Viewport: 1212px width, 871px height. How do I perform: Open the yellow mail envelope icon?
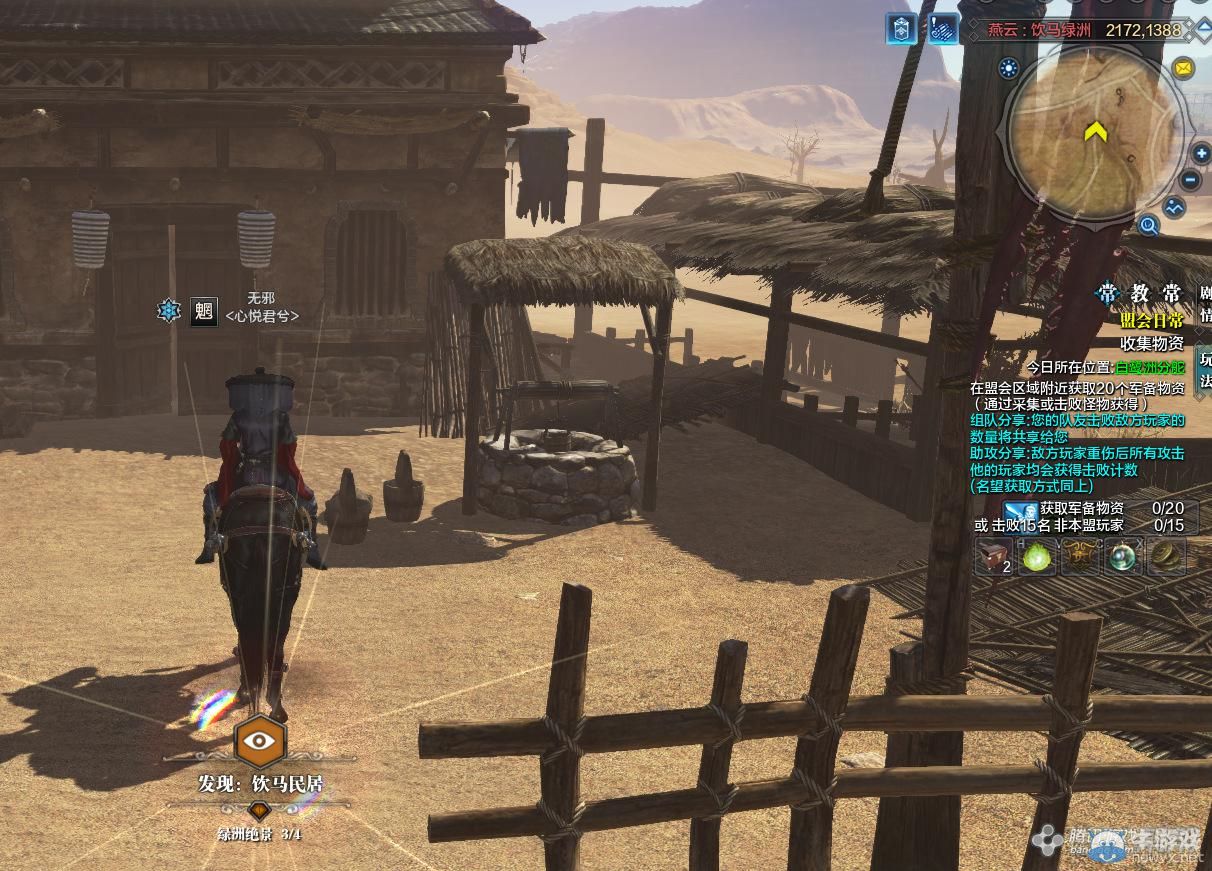click(x=1184, y=68)
